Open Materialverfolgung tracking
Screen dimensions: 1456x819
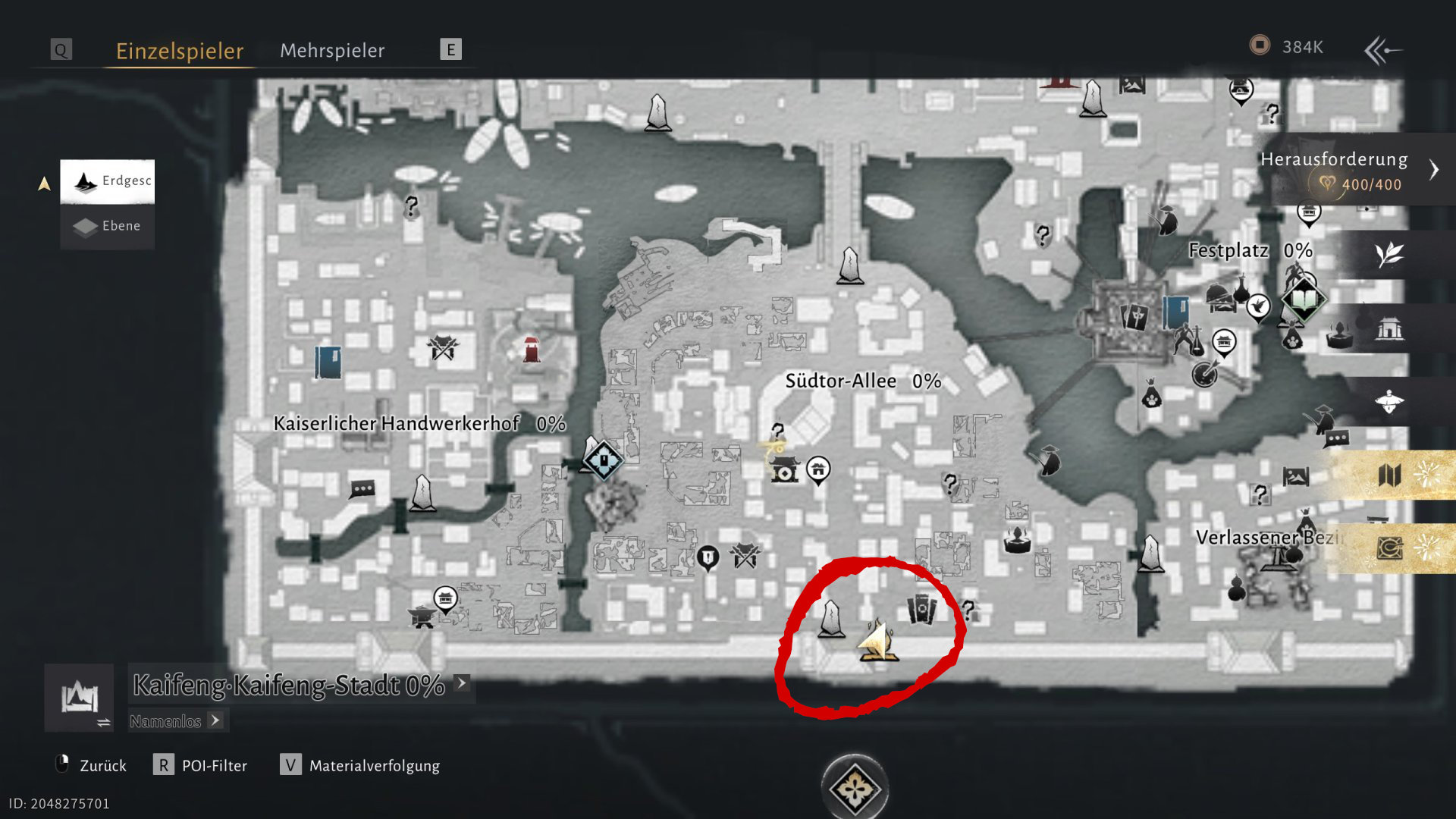[x=361, y=765]
